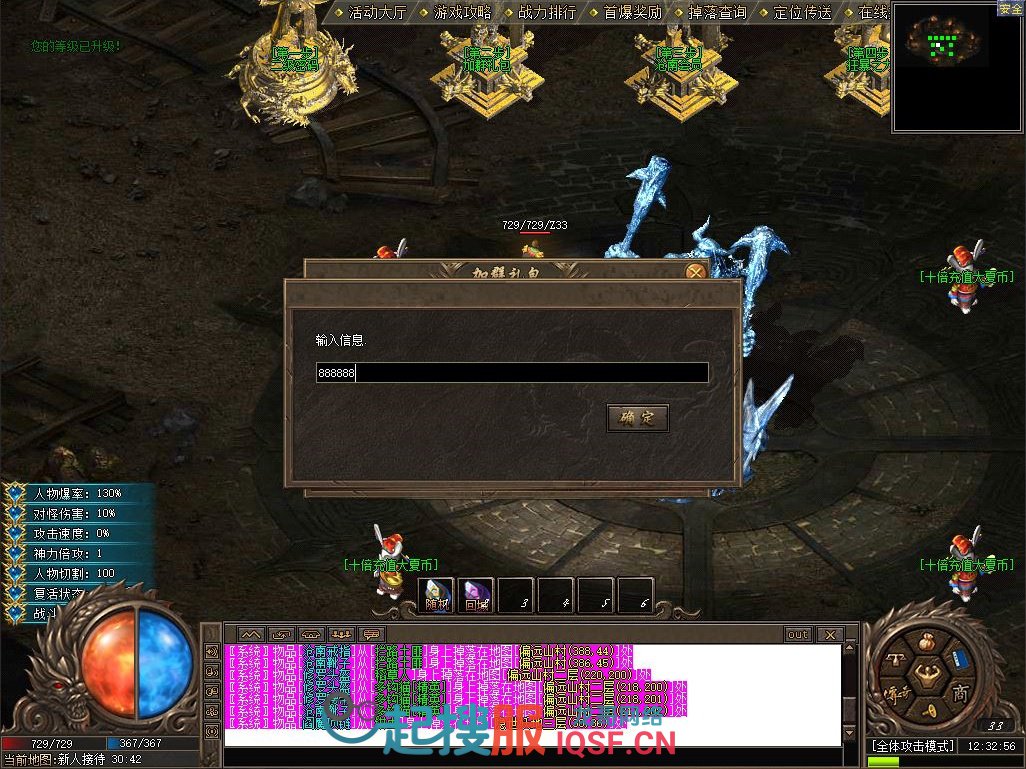The height and width of the screenshot is (769, 1026).
Task: Open the 游戏攻略 guide menu
Action: click(456, 13)
